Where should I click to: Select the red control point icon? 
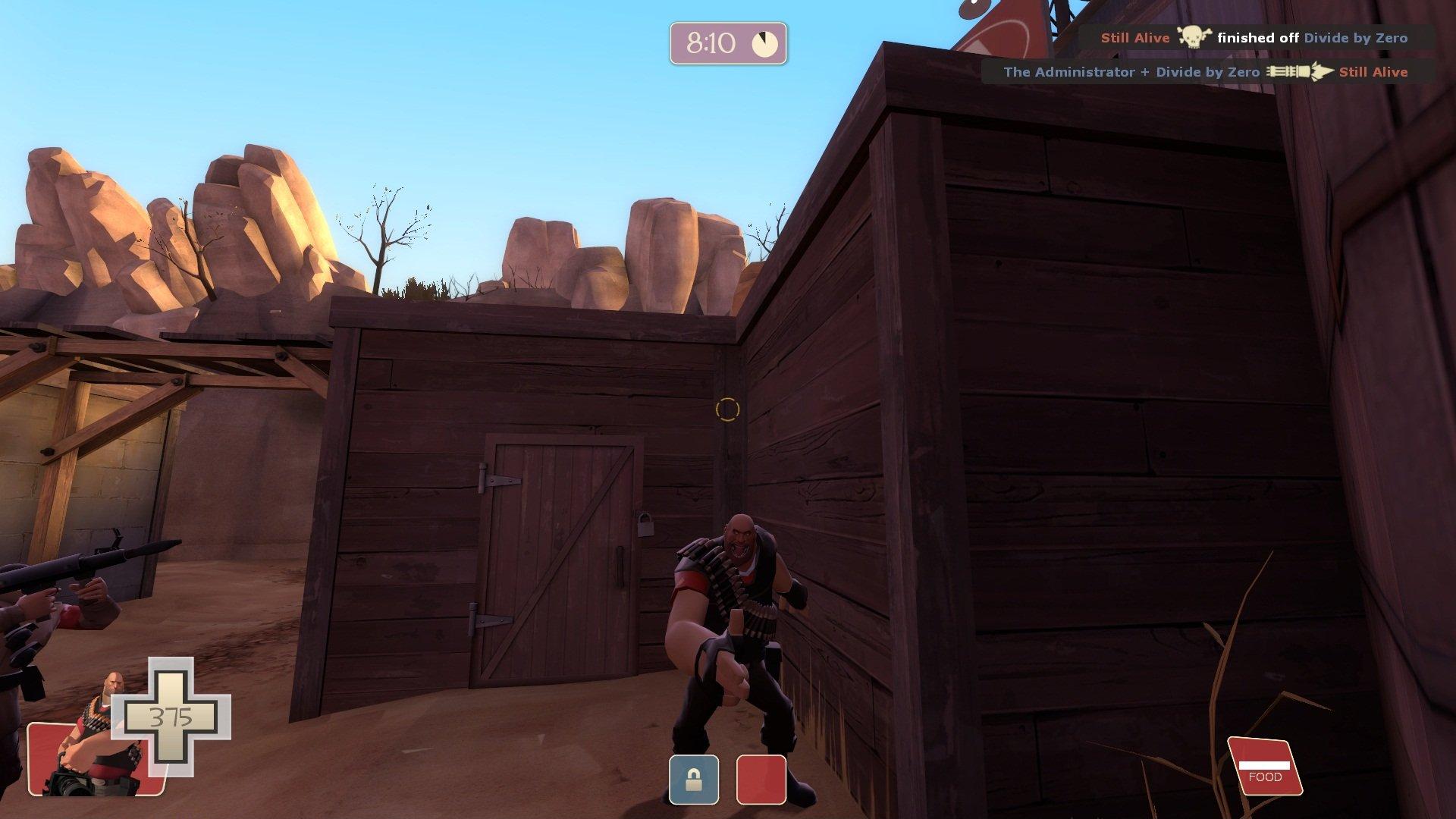(x=761, y=779)
